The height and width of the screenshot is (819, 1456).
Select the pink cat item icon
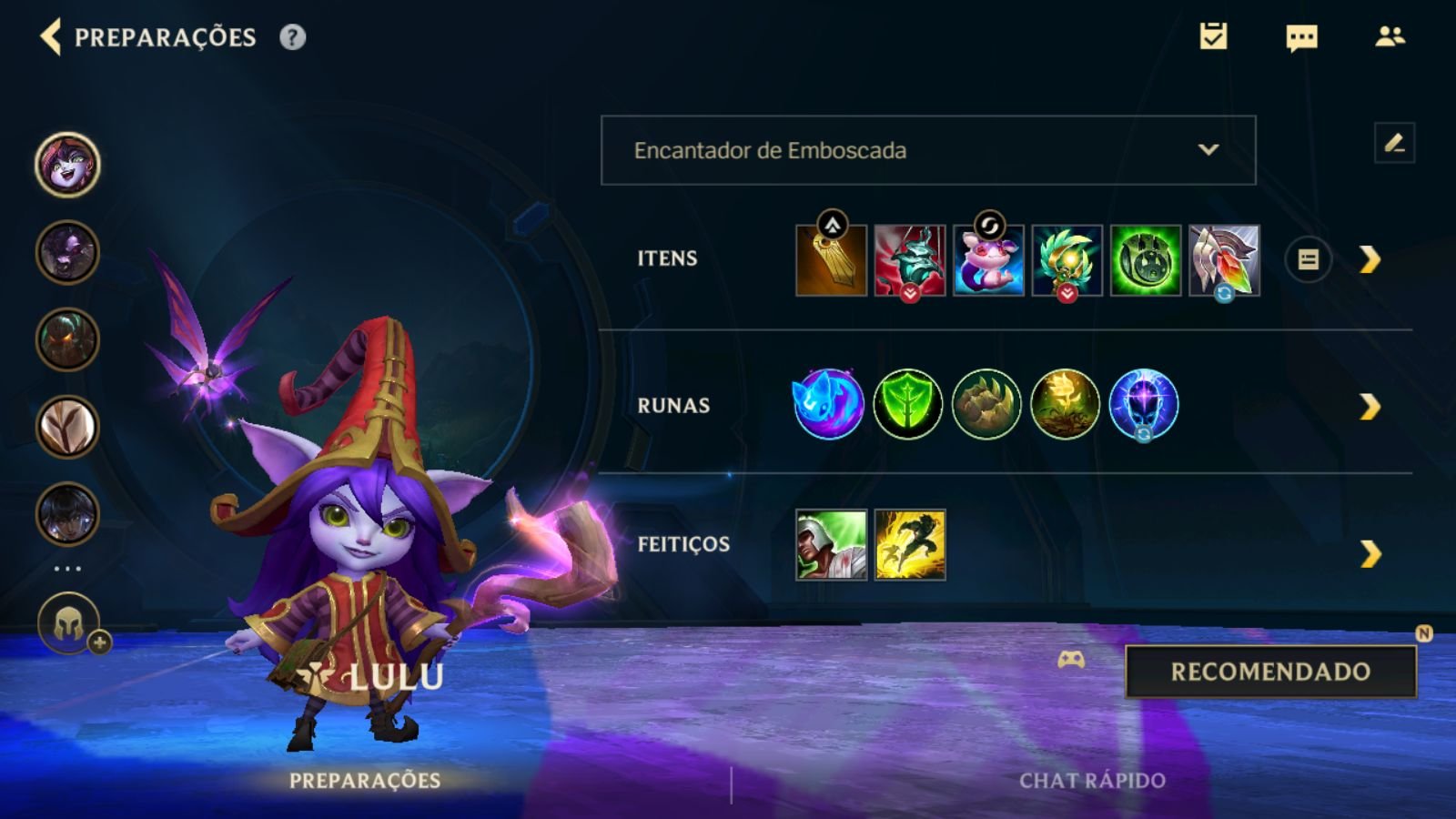(988, 261)
